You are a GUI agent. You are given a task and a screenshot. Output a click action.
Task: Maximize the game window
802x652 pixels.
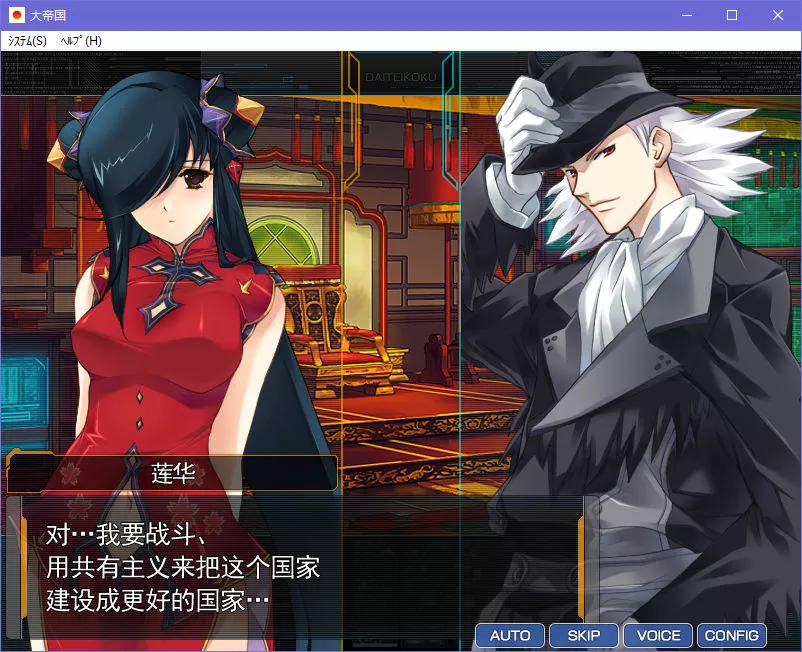(x=732, y=16)
